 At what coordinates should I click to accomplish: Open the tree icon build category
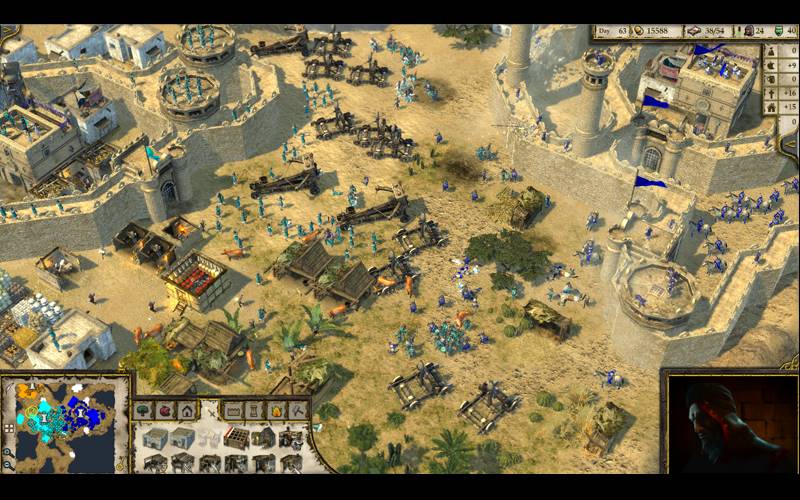click(x=144, y=411)
